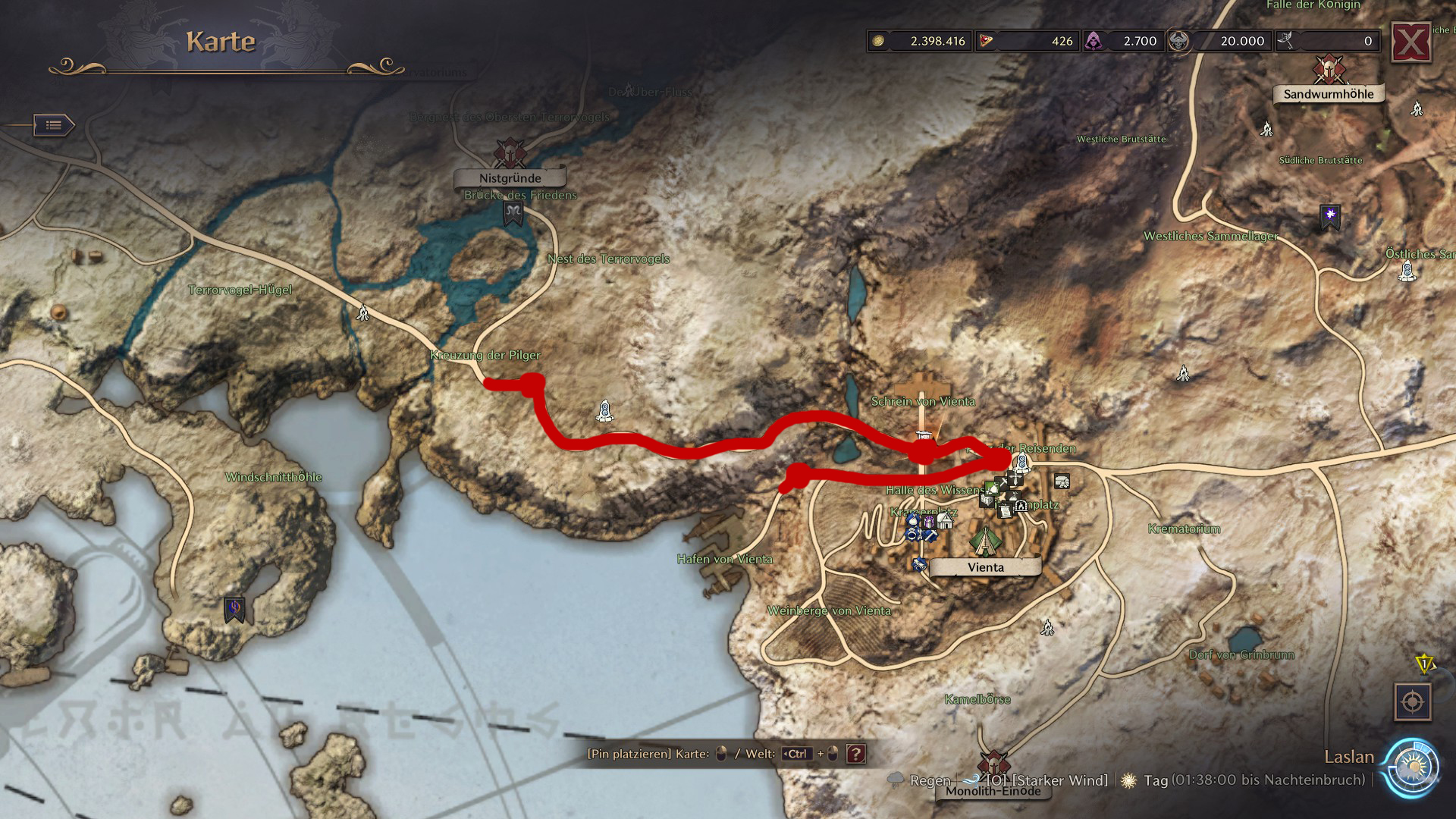Select the Westliches Sammellager banner marker

pos(1329,216)
